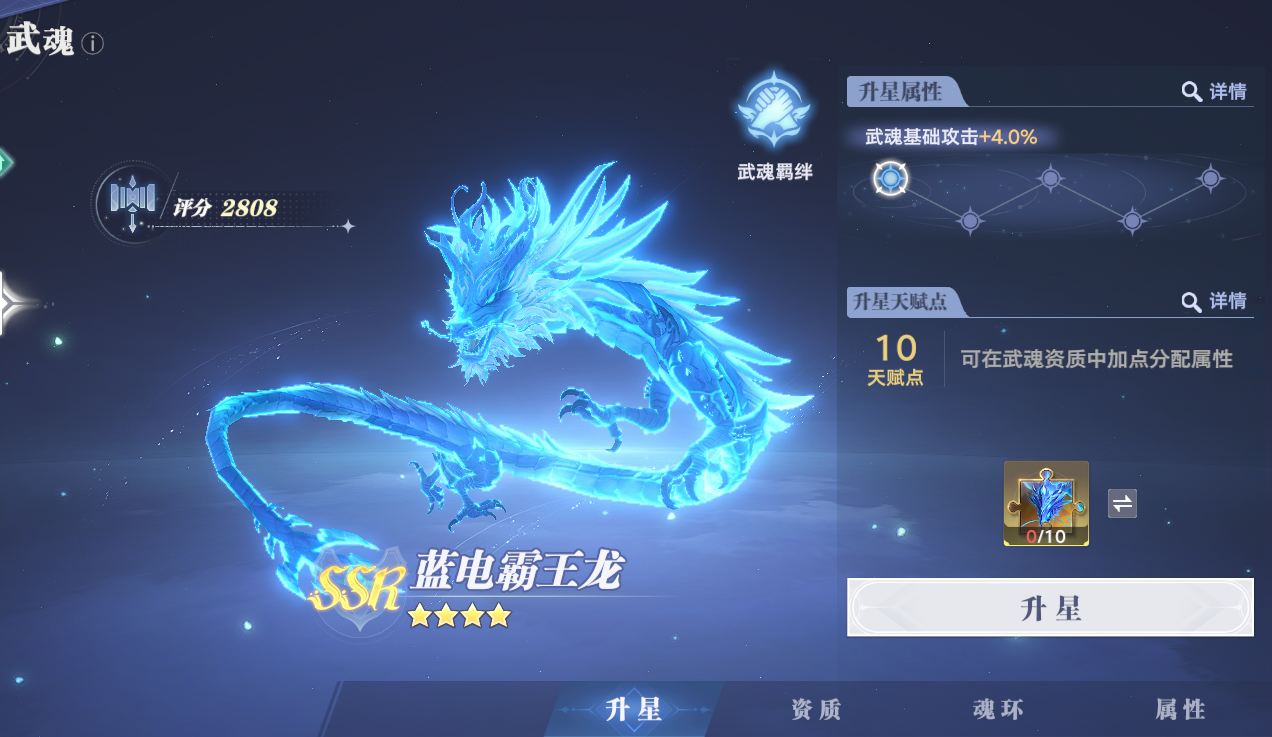View 详情 for 升星属性
Viewport: 1272px width, 737px height.
[x=1215, y=92]
